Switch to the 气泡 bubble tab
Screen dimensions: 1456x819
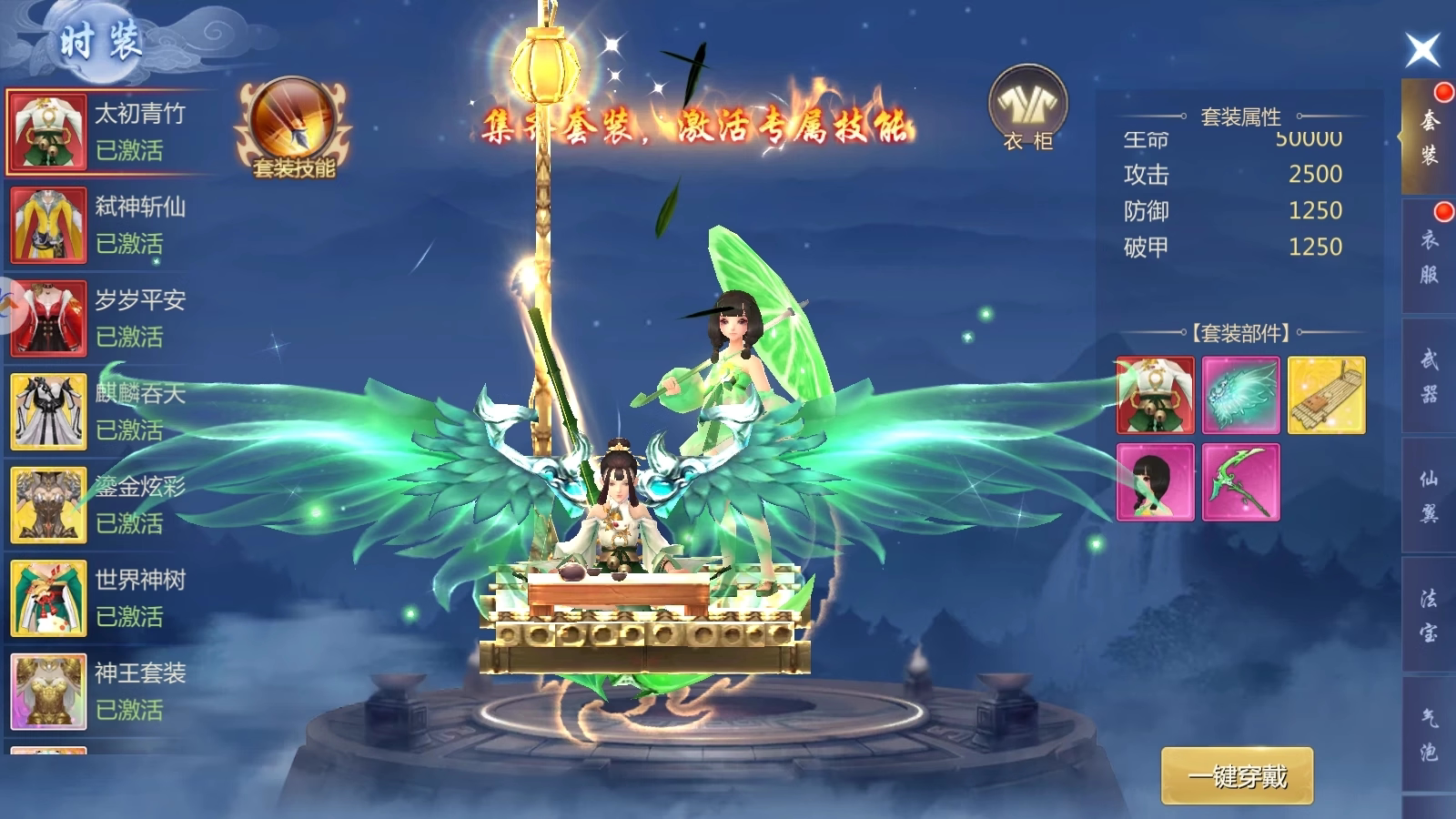[1429, 734]
